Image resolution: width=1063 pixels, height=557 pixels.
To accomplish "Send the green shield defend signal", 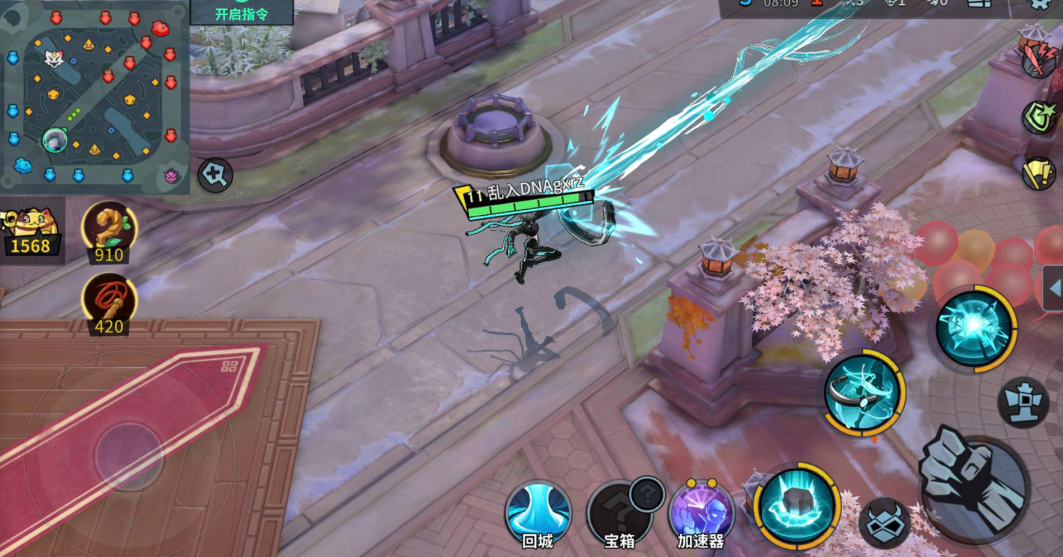I will [x=1038, y=116].
